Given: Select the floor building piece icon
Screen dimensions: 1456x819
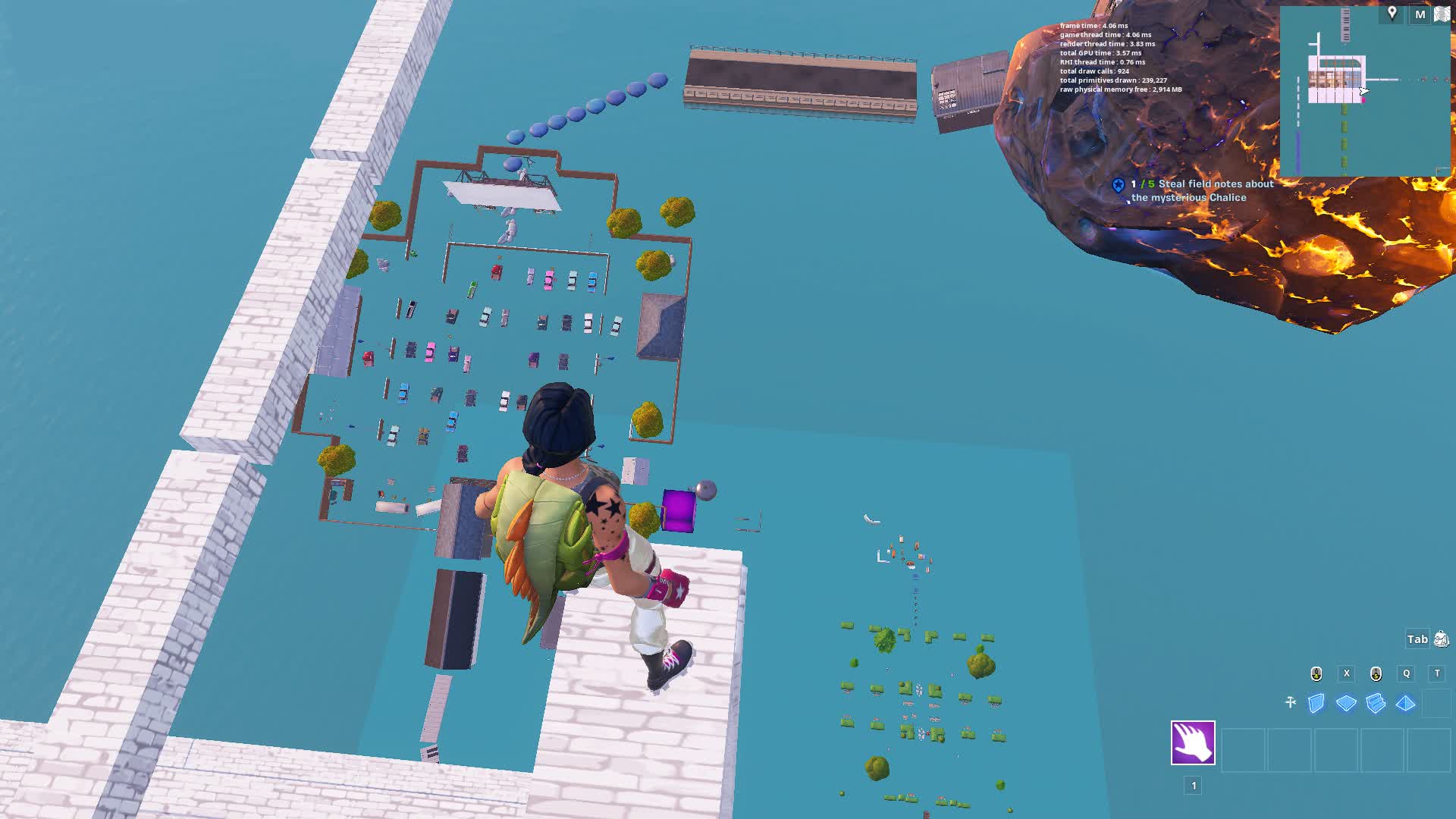Looking at the screenshot, I should (1346, 702).
